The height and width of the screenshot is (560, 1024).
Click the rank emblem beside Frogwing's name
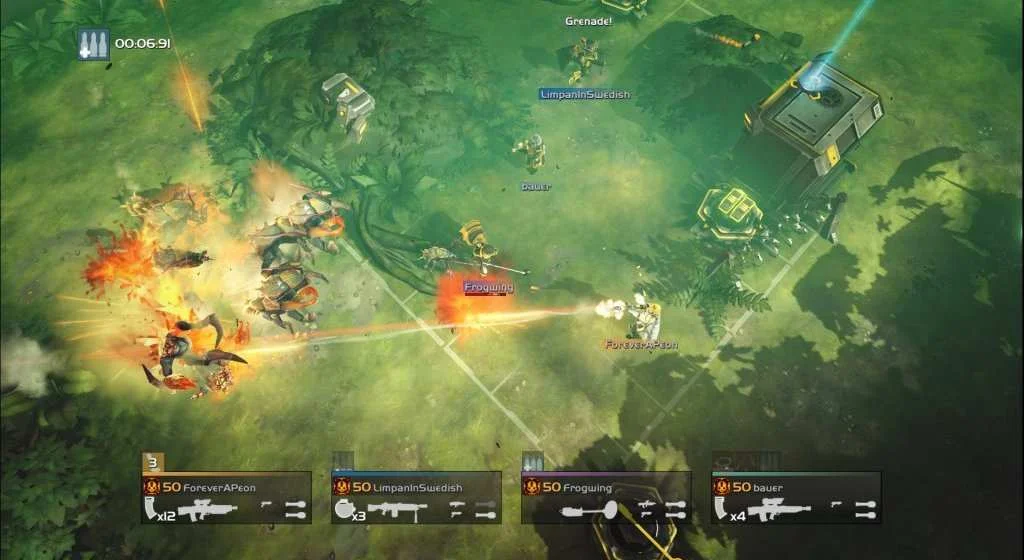pyautogui.click(x=532, y=486)
